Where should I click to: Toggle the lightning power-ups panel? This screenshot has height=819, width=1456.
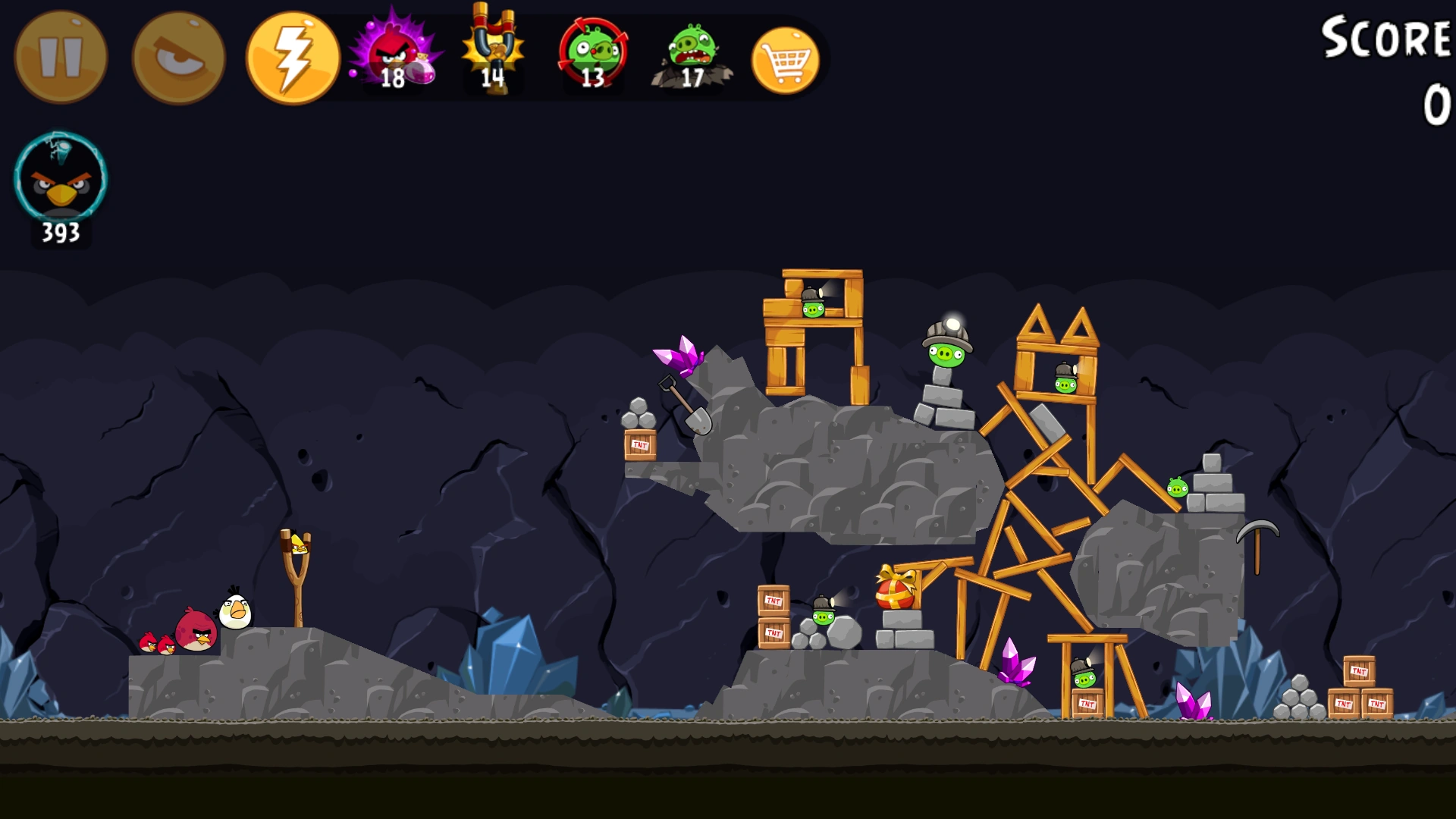point(291,55)
